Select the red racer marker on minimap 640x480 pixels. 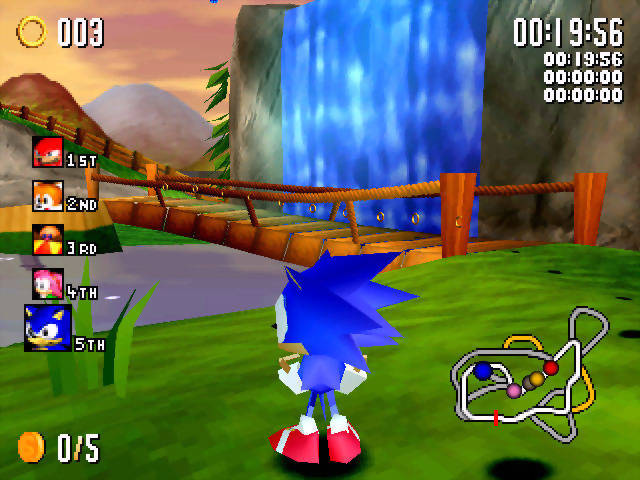pyautogui.click(x=551, y=369)
